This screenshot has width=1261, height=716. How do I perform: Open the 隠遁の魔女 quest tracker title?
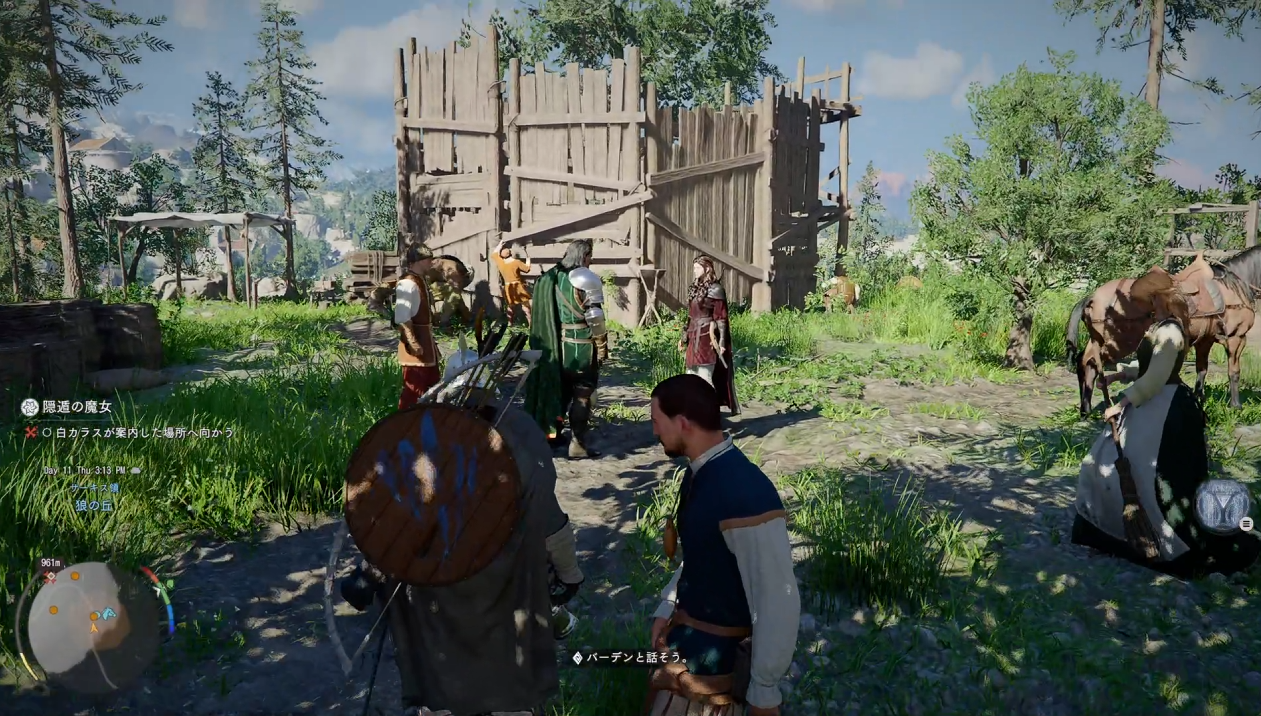[x=76, y=407]
